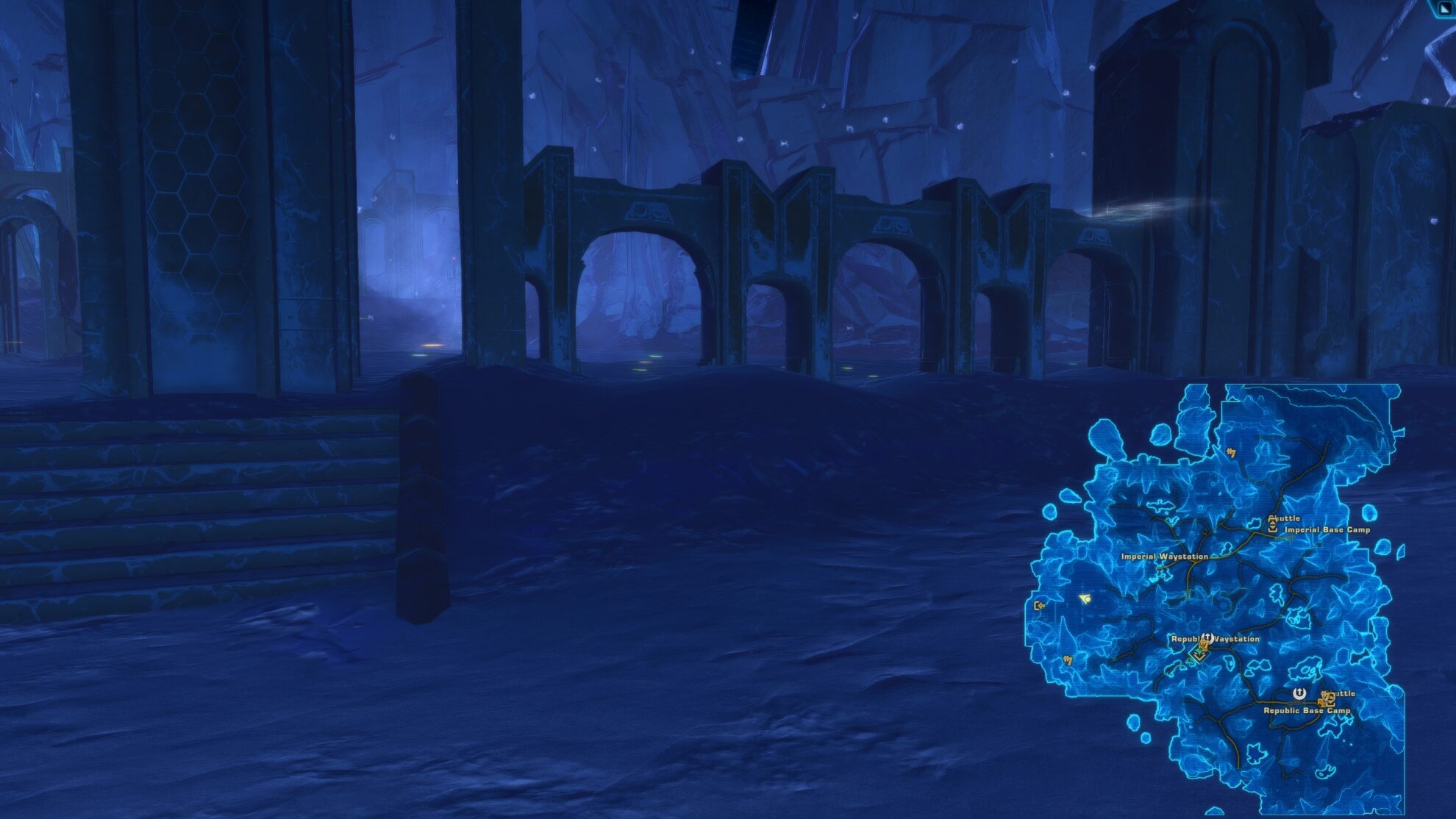This screenshot has width=1456, height=819.
Task: Click the shuttle icon near Imperial Base Camp
Action: pyautogui.click(x=1273, y=523)
